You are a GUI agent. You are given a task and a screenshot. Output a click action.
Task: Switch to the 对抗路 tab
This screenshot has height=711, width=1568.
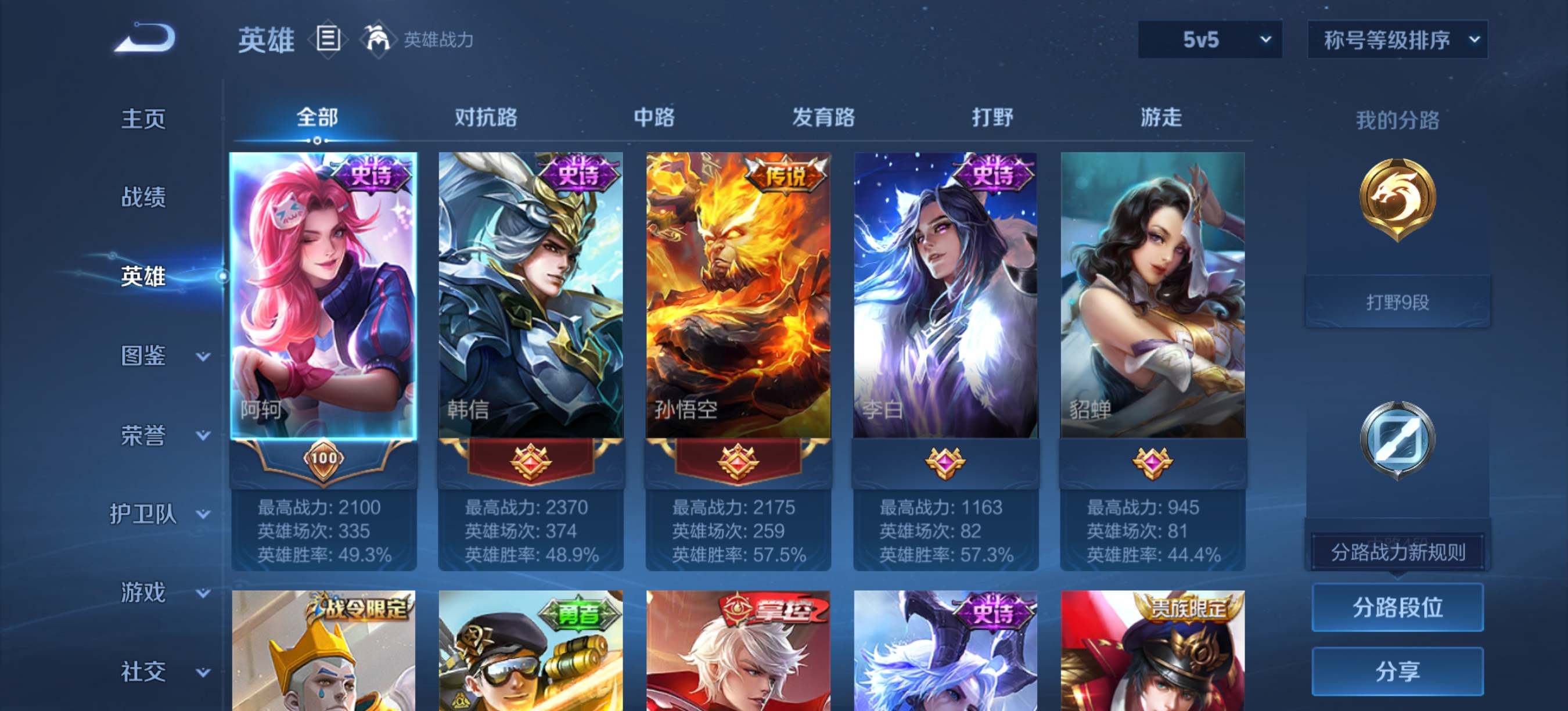point(485,117)
